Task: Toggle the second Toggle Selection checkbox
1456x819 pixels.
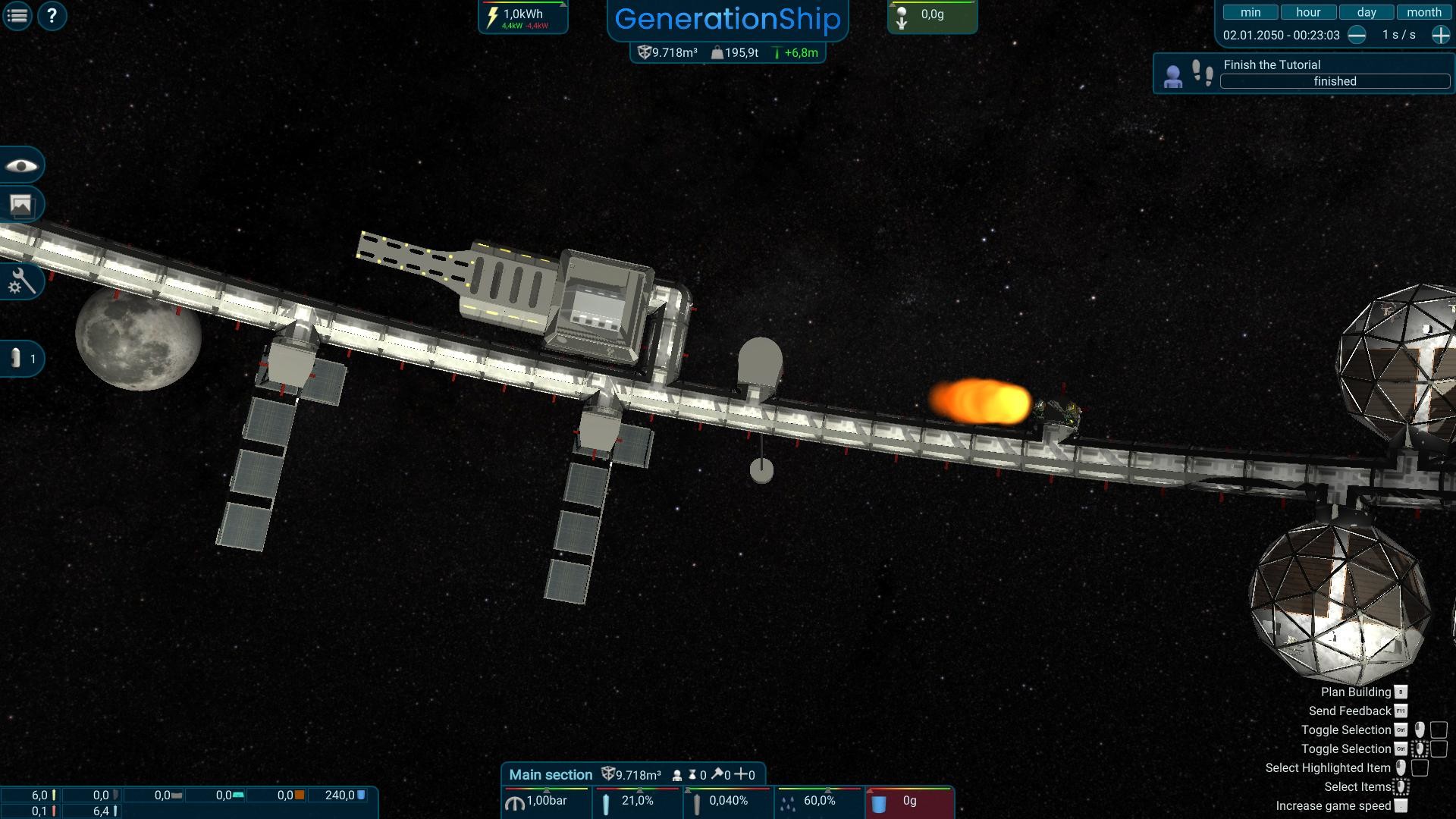Action: point(1437,748)
